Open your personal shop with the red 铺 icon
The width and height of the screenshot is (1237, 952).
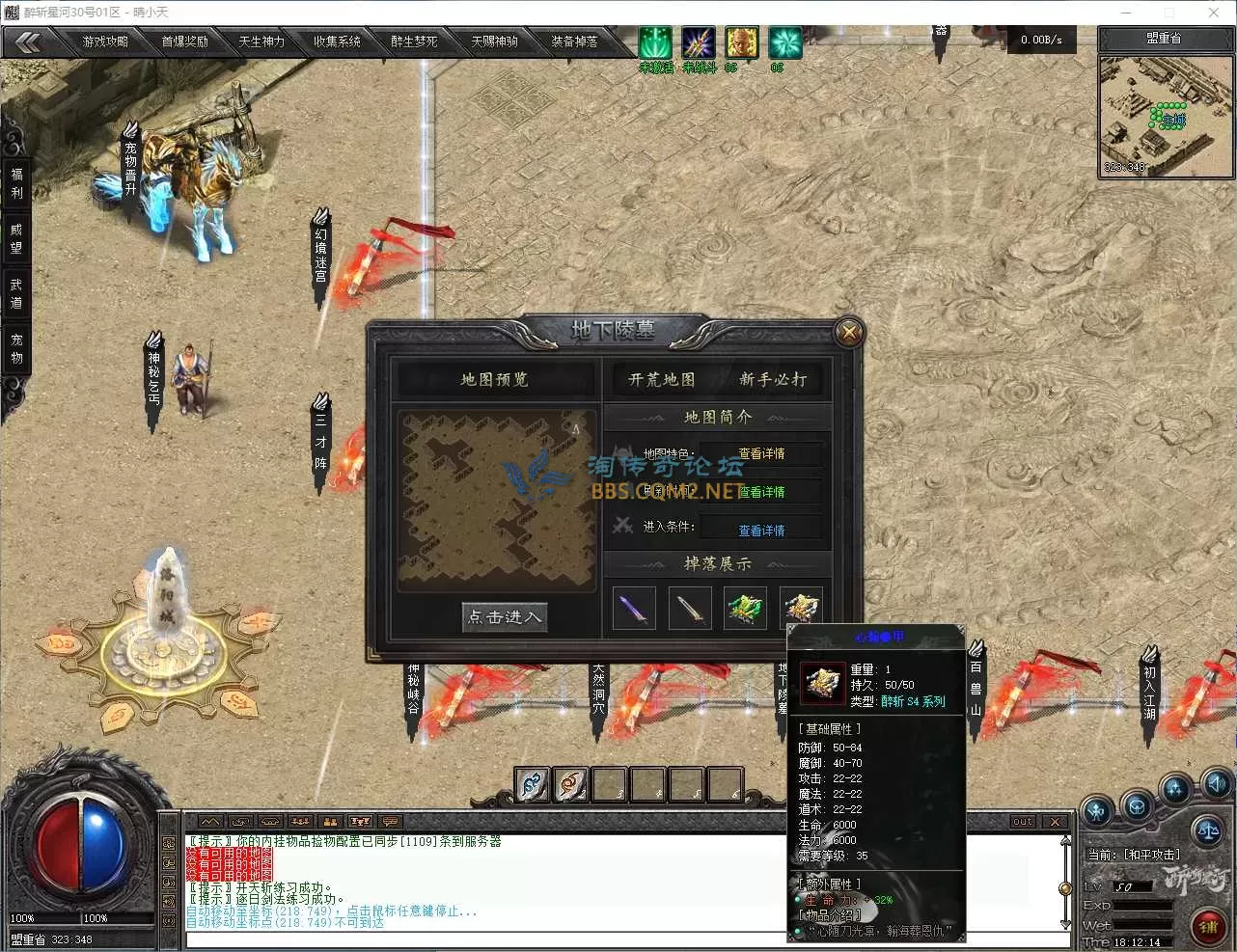pyautogui.click(x=1209, y=924)
